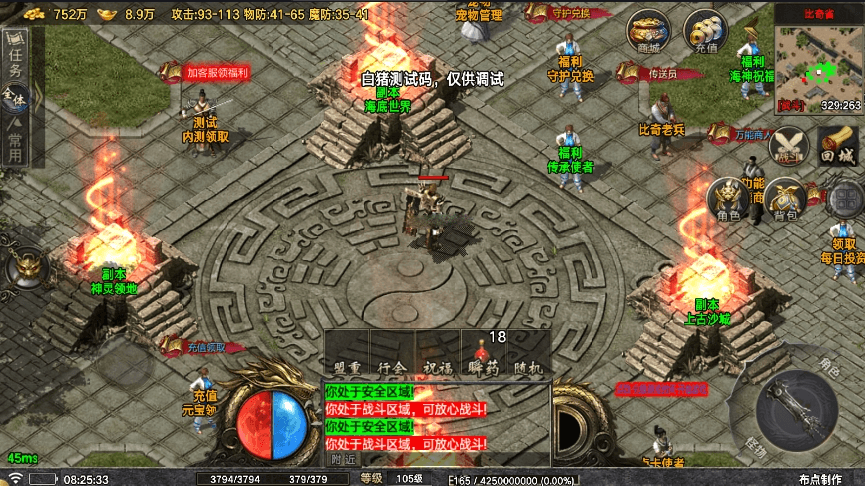Viewport: 865px width, 486px height.
Task: Switch to the 常用 tab
Action: (x=14, y=139)
